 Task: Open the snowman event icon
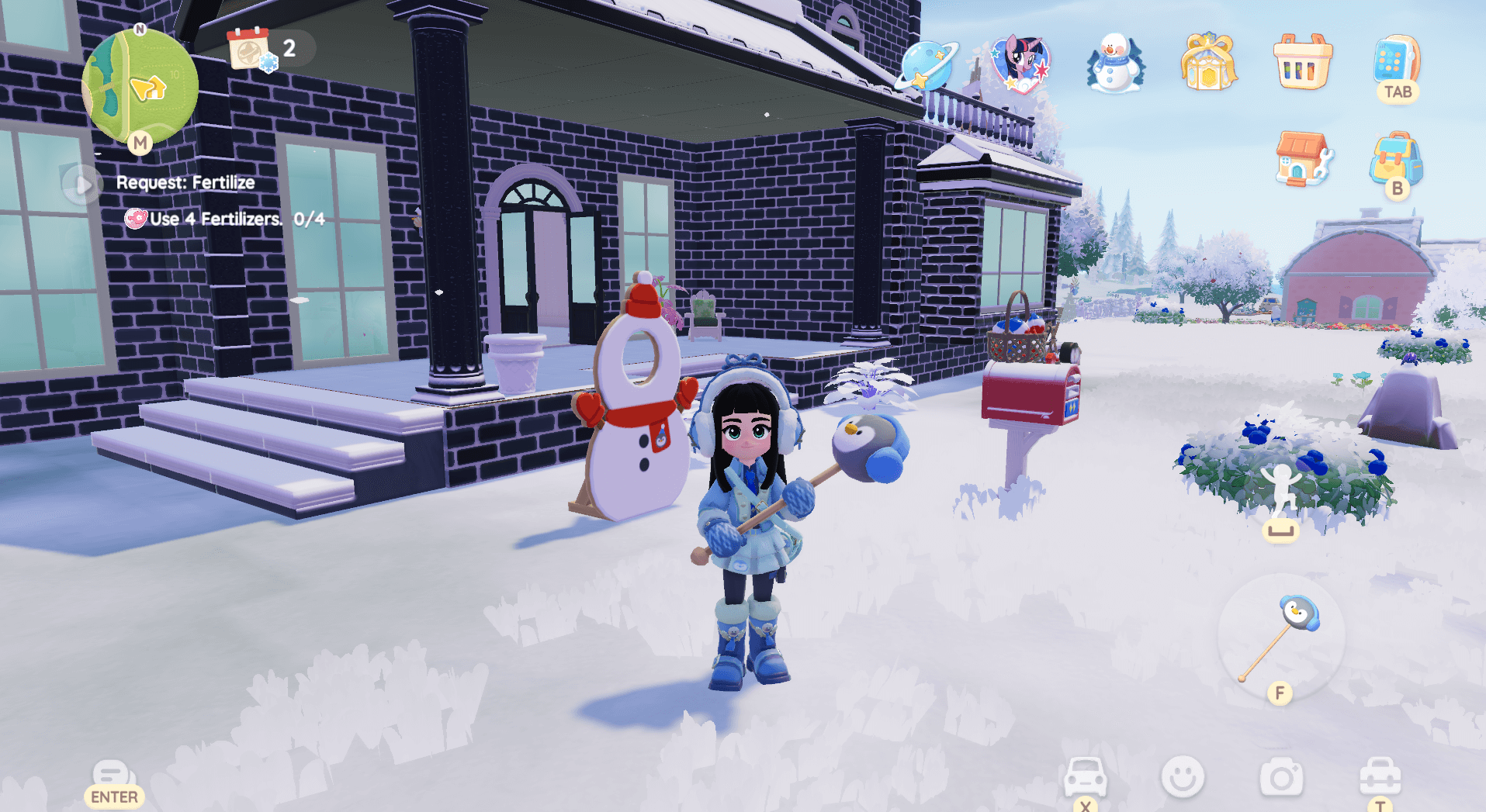pyautogui.click(x=1115, y=63)
